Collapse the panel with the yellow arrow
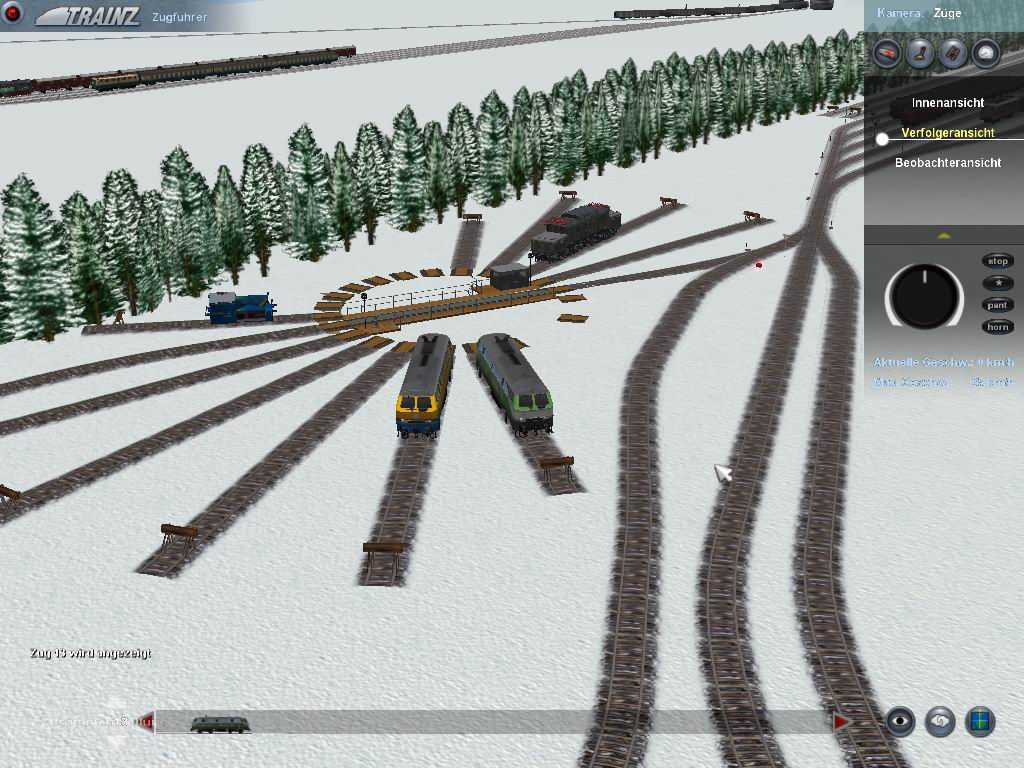 pyautogui.click(x=944, y=236)
